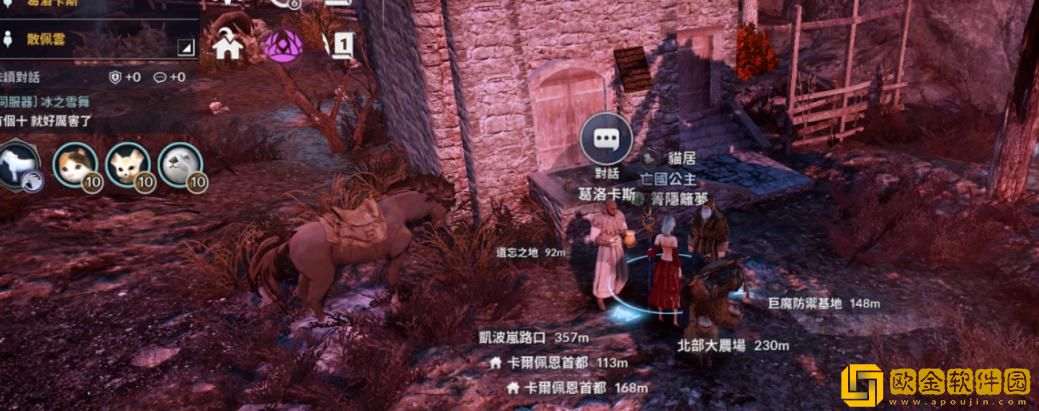Open the white horse mount icon
The height and width of the screenshot is (411, 1039).
pos(17,165)
